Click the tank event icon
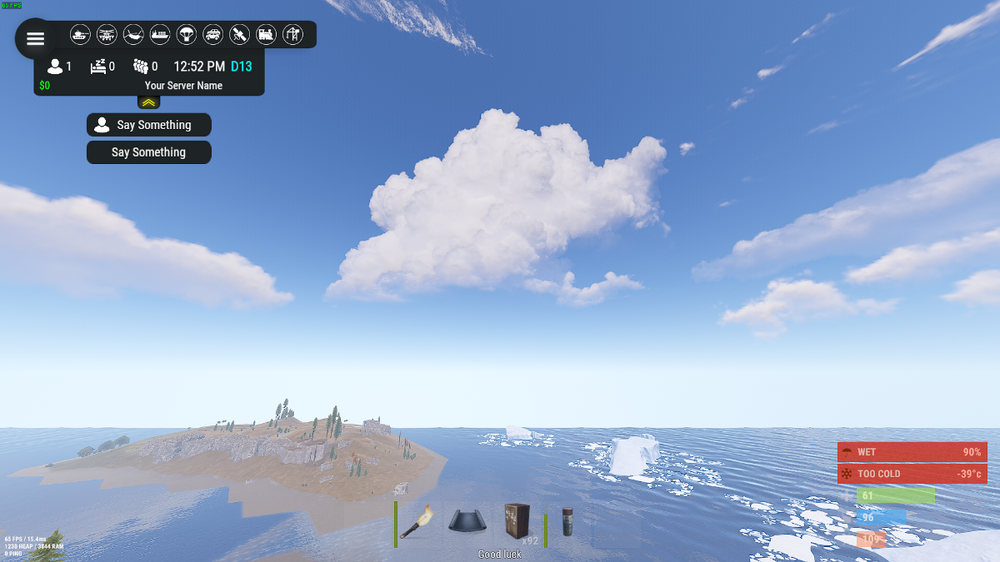 pos(80,35)
